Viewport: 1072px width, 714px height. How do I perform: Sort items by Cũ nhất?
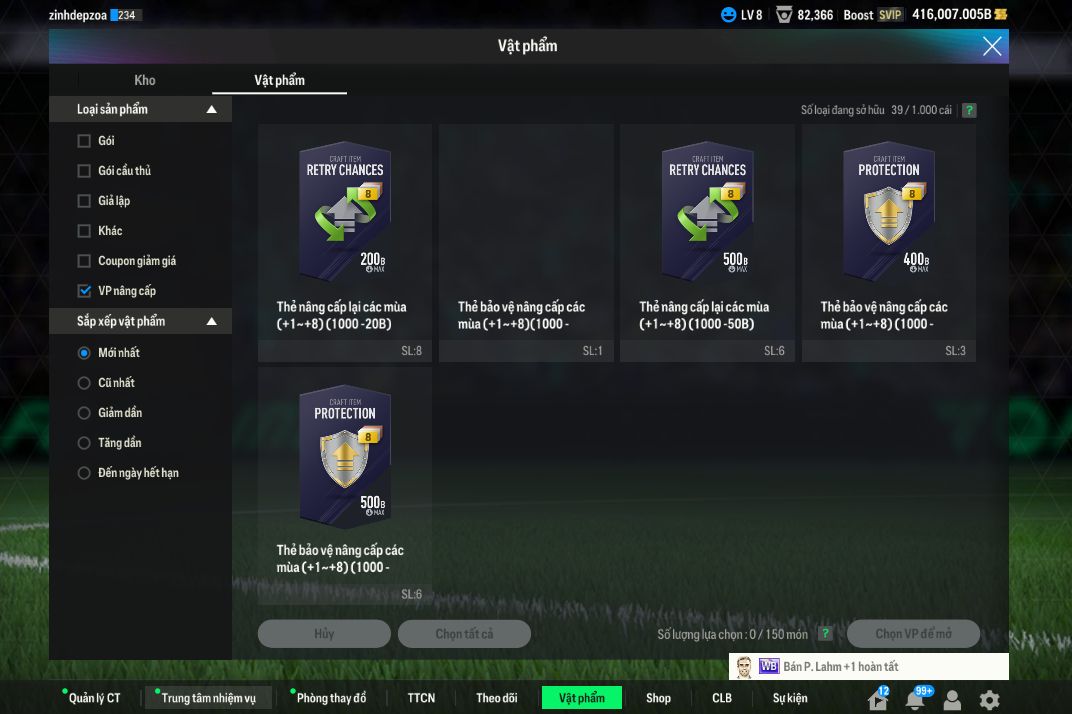(x=84, y=383)
